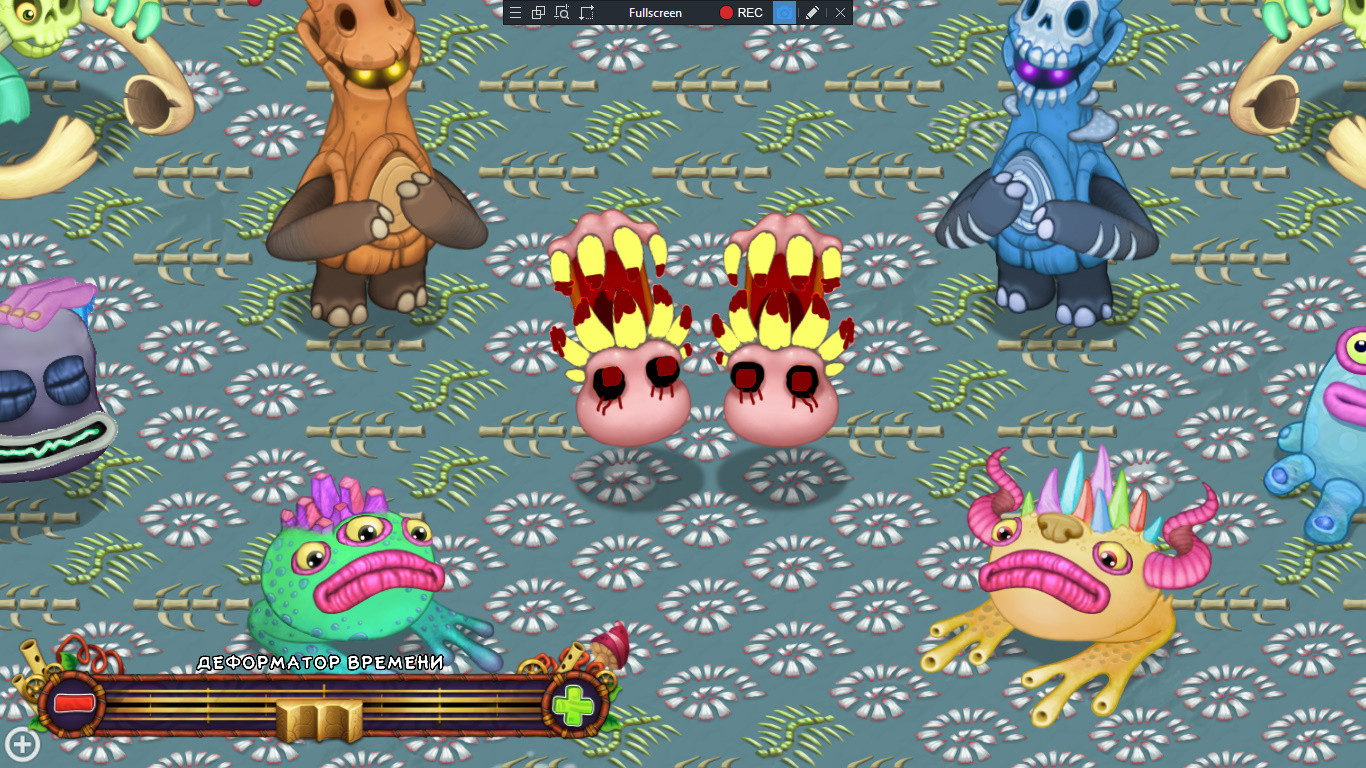Image resolution: width=1366 pixels, height=768 pixels.
Task: Click the zoom-in plus circle at bottom left
Action: (20, 745)
